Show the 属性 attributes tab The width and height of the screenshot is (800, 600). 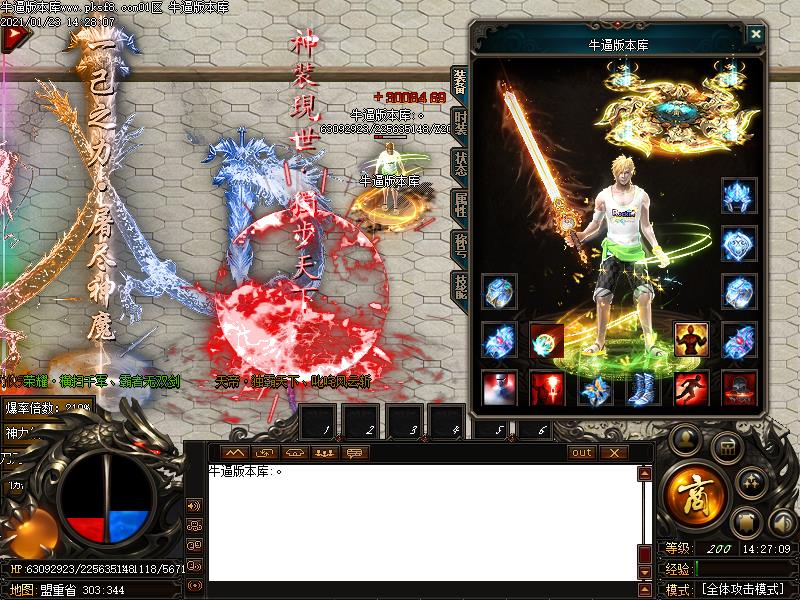(460, 205)
